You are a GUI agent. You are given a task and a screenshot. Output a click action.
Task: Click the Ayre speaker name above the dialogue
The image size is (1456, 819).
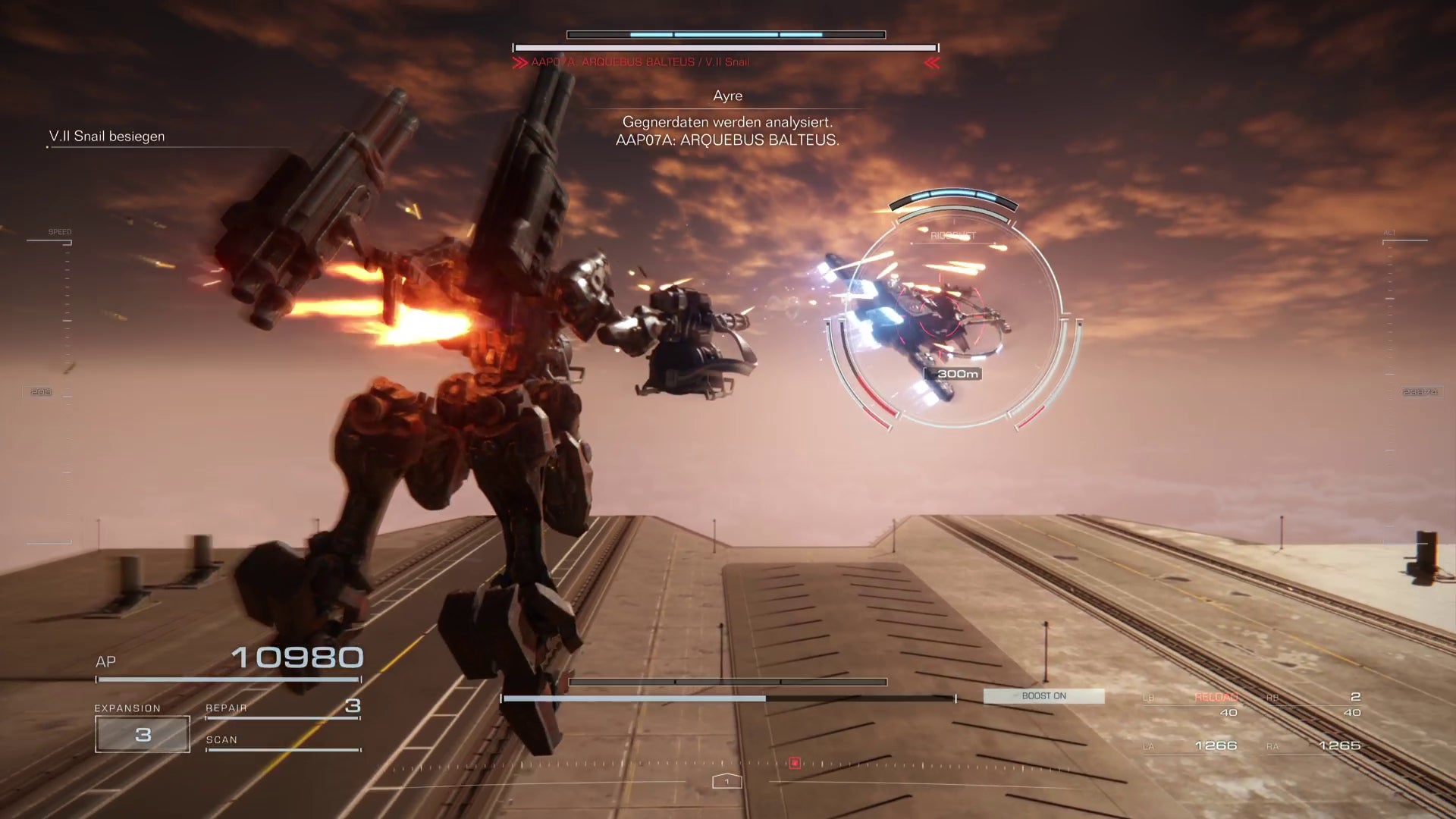[x=726, y=96]
